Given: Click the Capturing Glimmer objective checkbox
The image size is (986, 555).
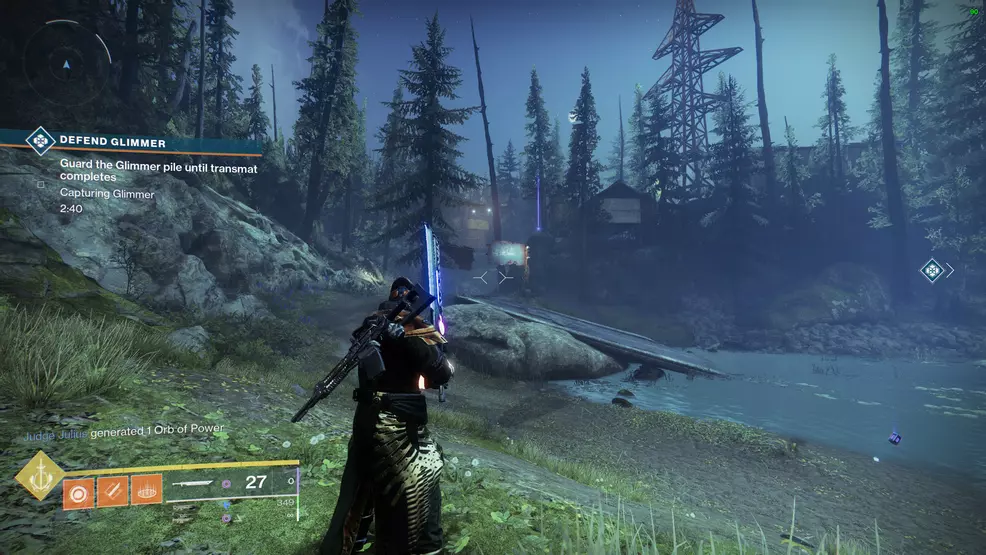Looking at the screenshot, I should tap(41, 184).
